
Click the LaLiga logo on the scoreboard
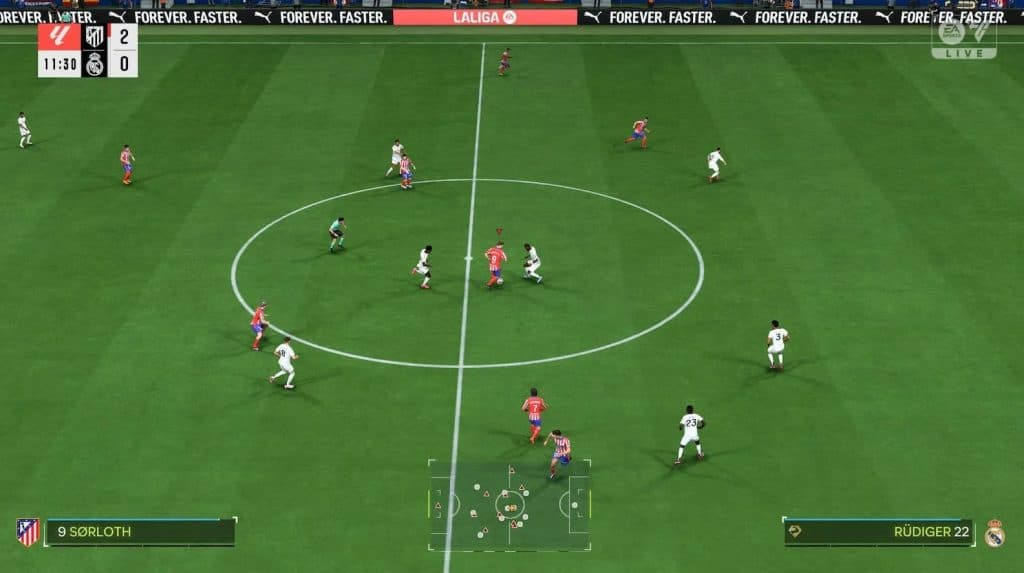click(x=59, y=37)
